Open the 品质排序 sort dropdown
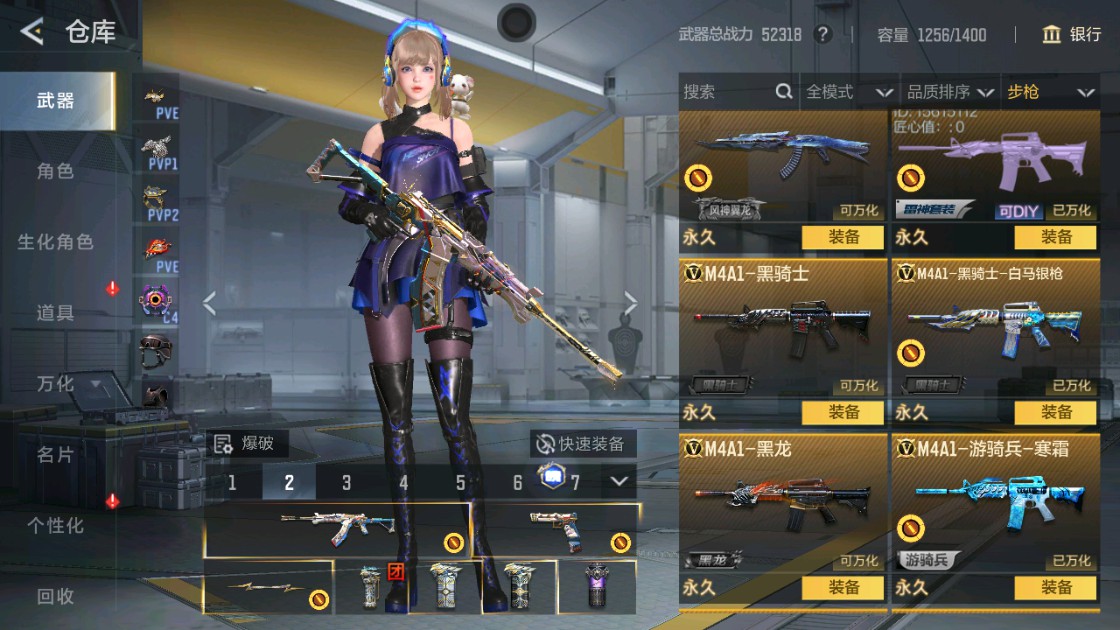Image resolution: width=1120 pixels, height=630 pixels. (x=949, y=92)
